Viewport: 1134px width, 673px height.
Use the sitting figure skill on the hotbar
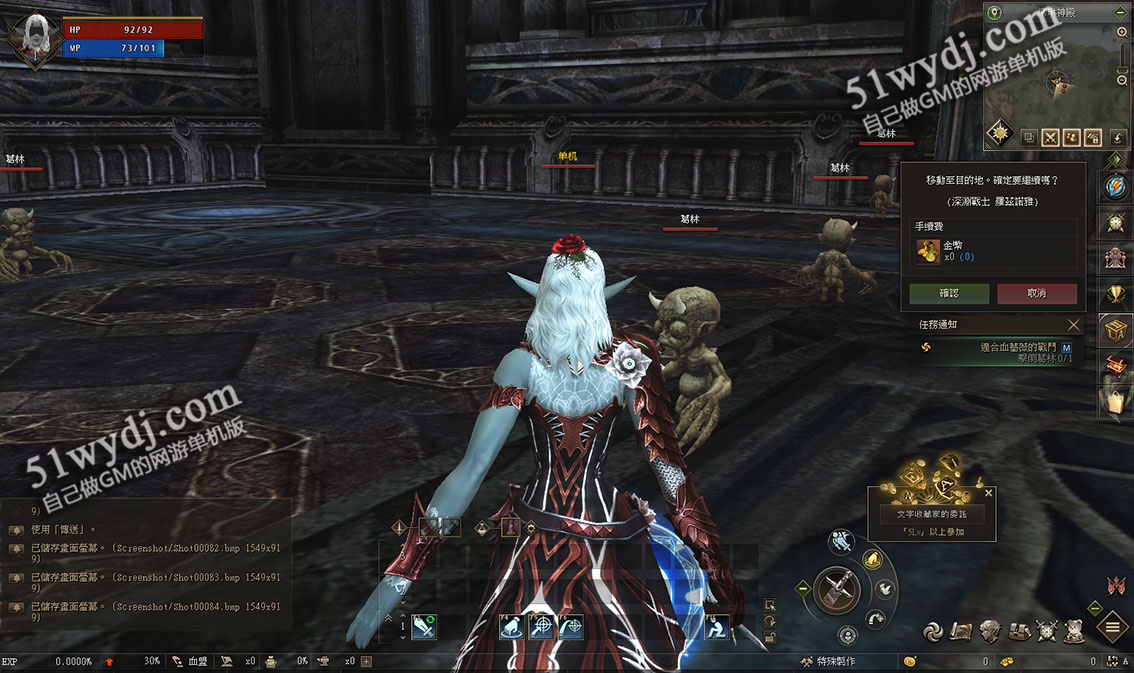click(717, 627)
